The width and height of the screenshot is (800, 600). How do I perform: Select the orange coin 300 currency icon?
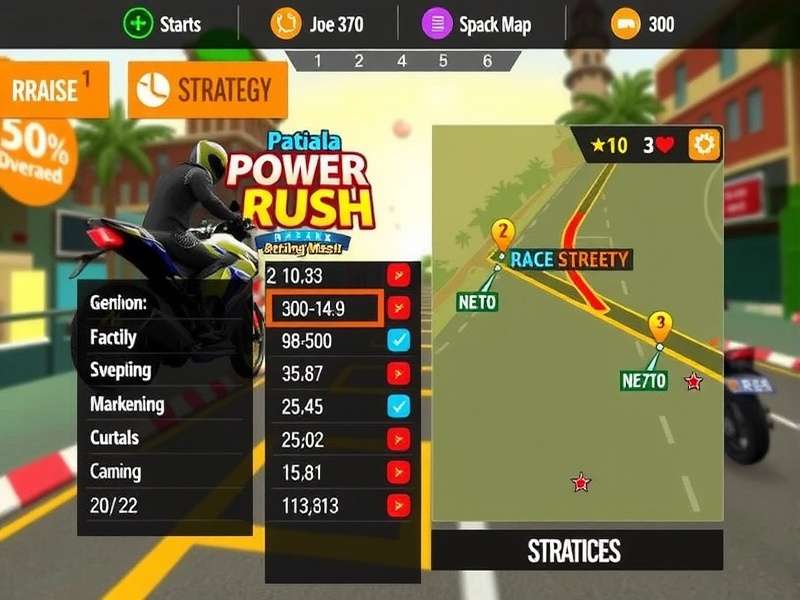point(626,23)
